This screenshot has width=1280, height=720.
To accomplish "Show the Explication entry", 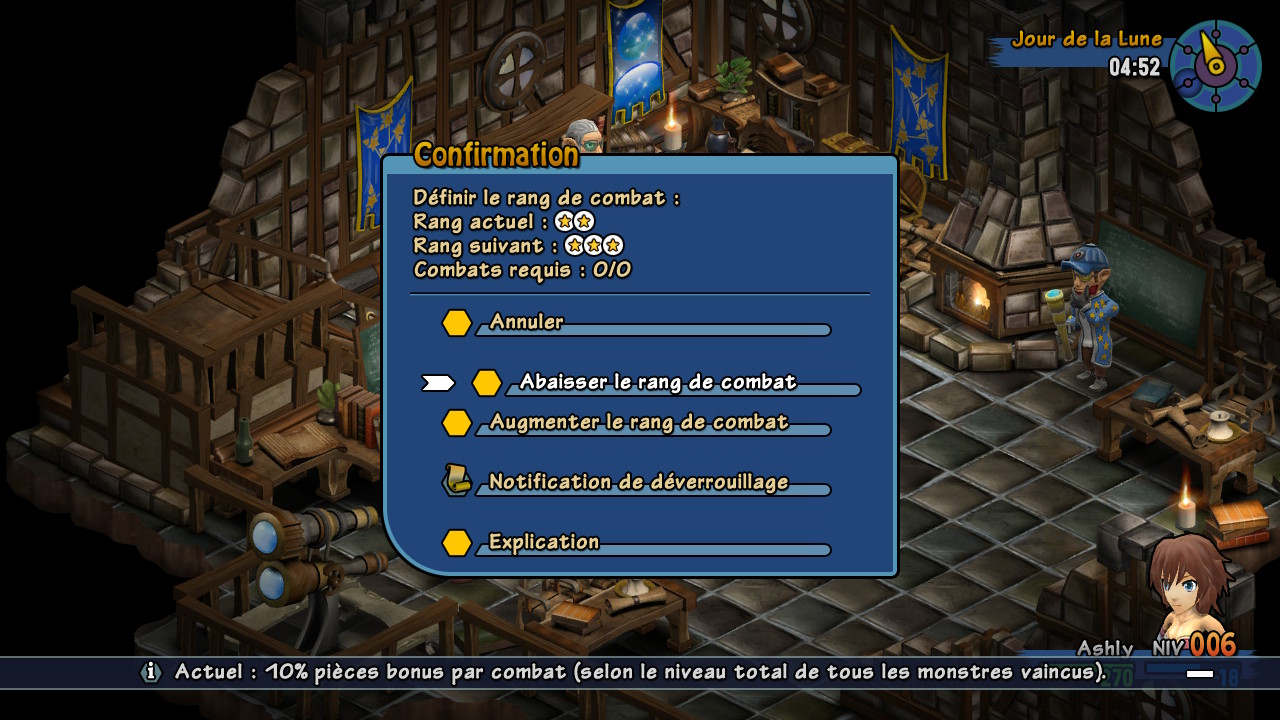I will (544, 542).
